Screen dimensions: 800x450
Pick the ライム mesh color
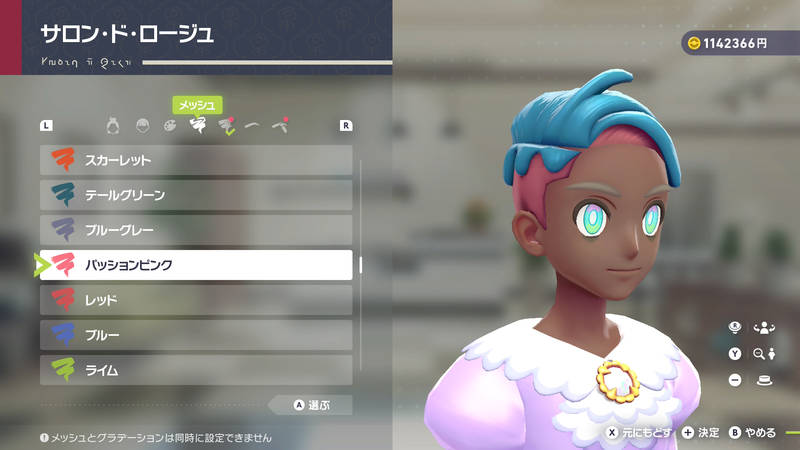(196, 370)
